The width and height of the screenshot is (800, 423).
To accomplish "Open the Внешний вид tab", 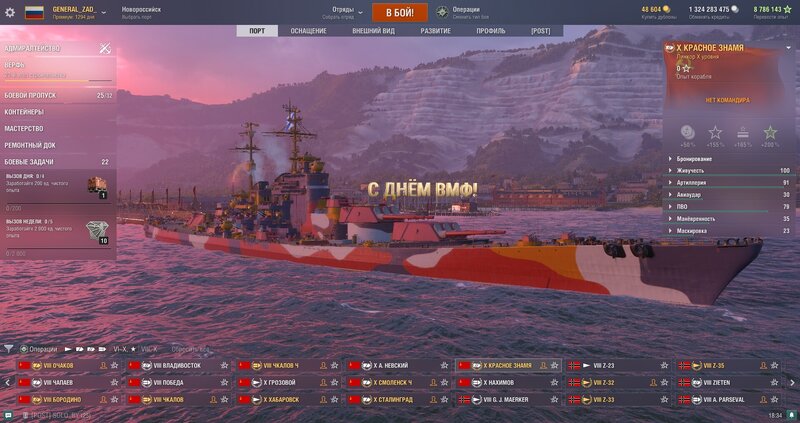I will tap(373, 31).
